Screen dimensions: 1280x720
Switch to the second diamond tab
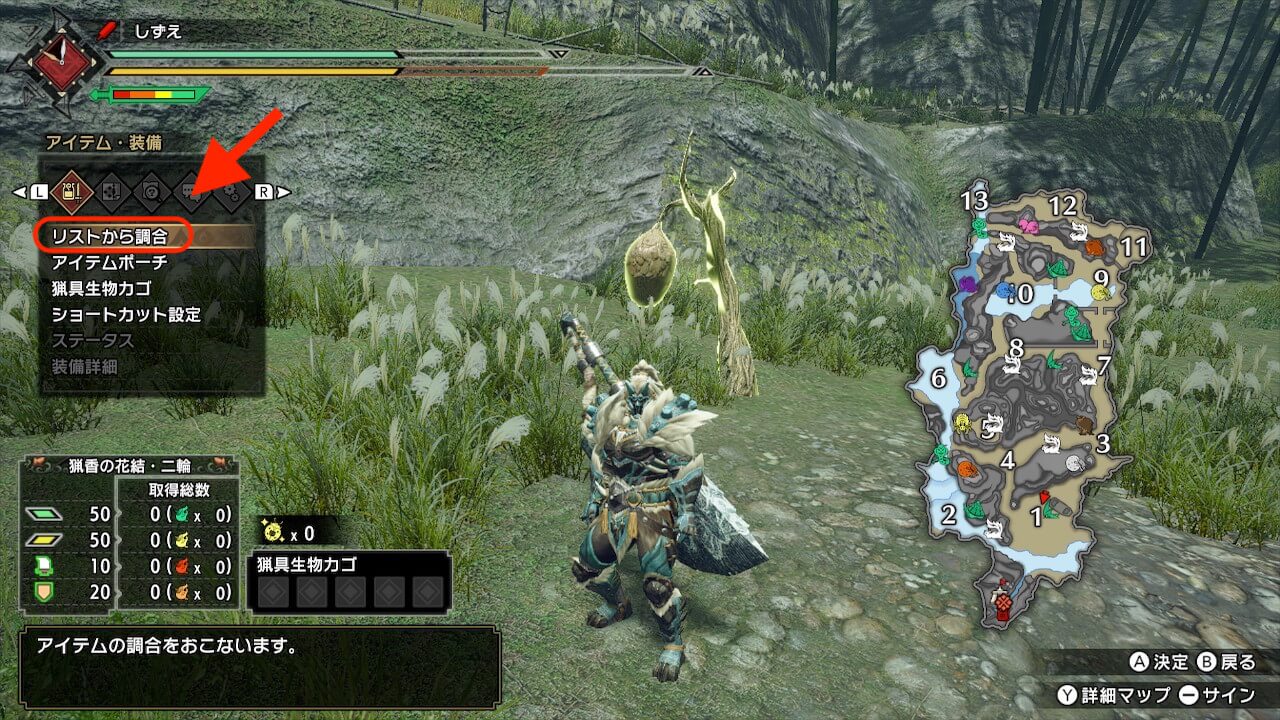(111, 190)
